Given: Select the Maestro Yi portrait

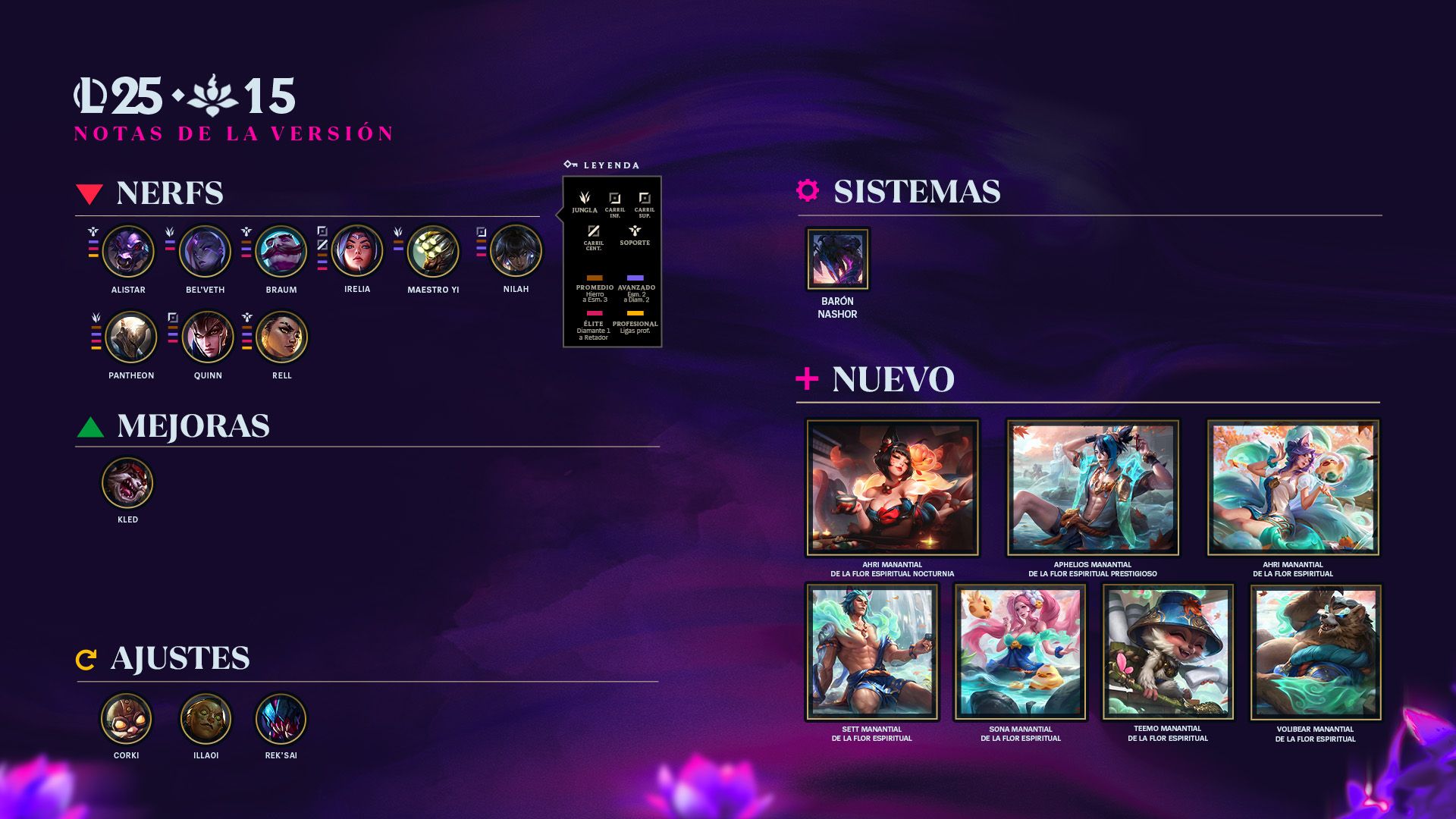Looking at the screenshot, I should coord(433,252).
